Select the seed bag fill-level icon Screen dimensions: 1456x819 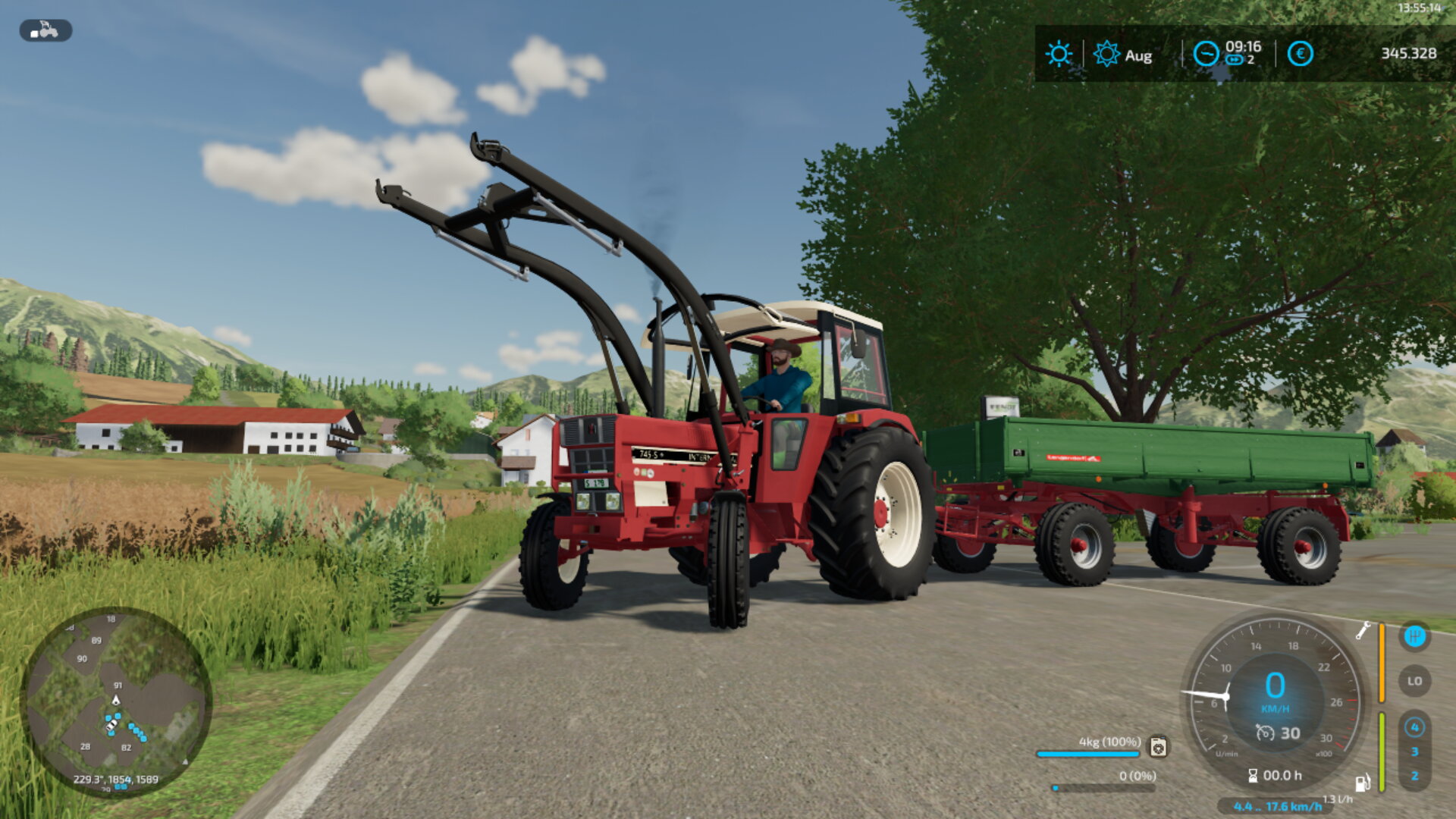coord(1158,747)
